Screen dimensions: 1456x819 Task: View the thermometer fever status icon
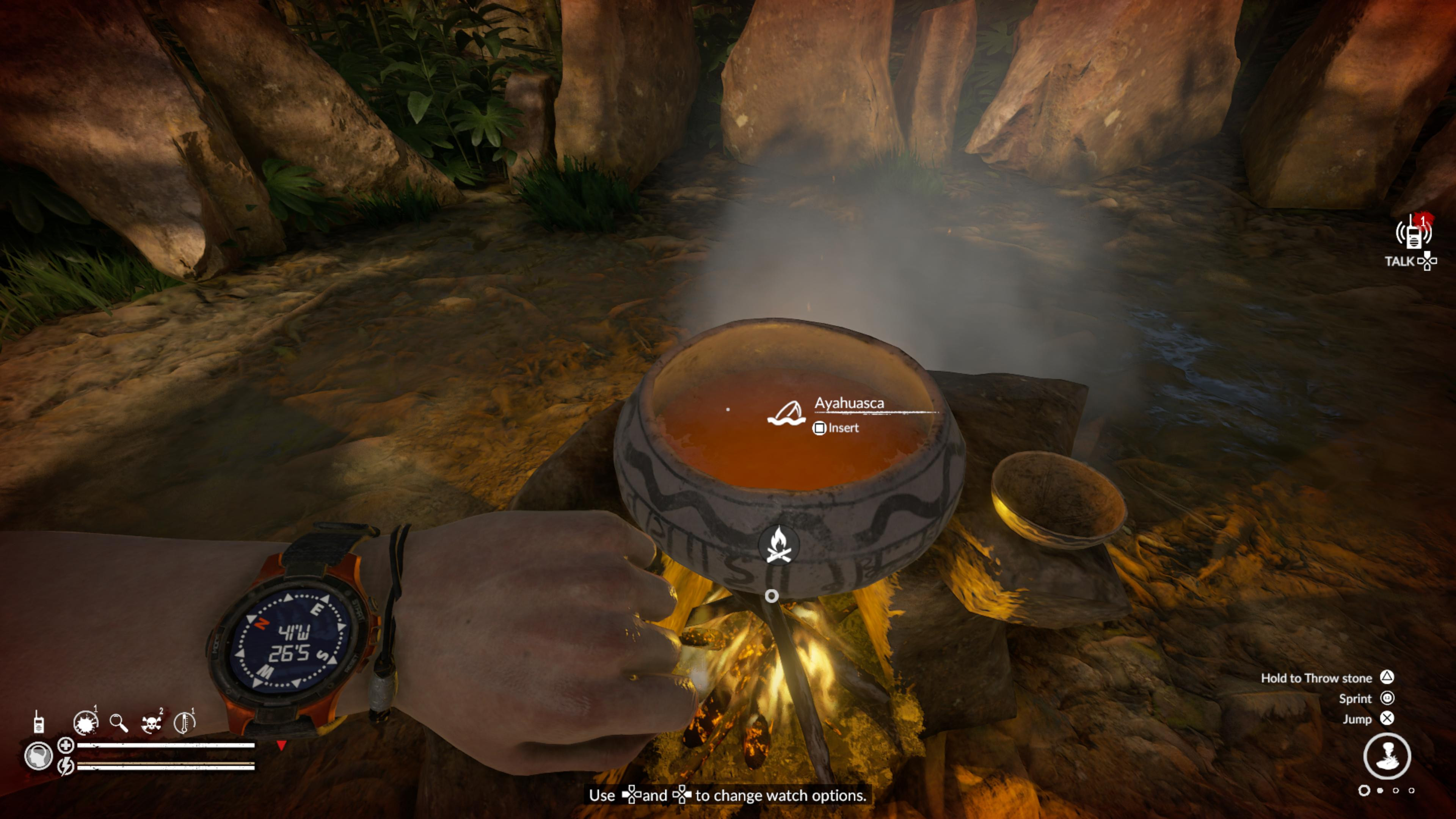[x=184, y=722]
